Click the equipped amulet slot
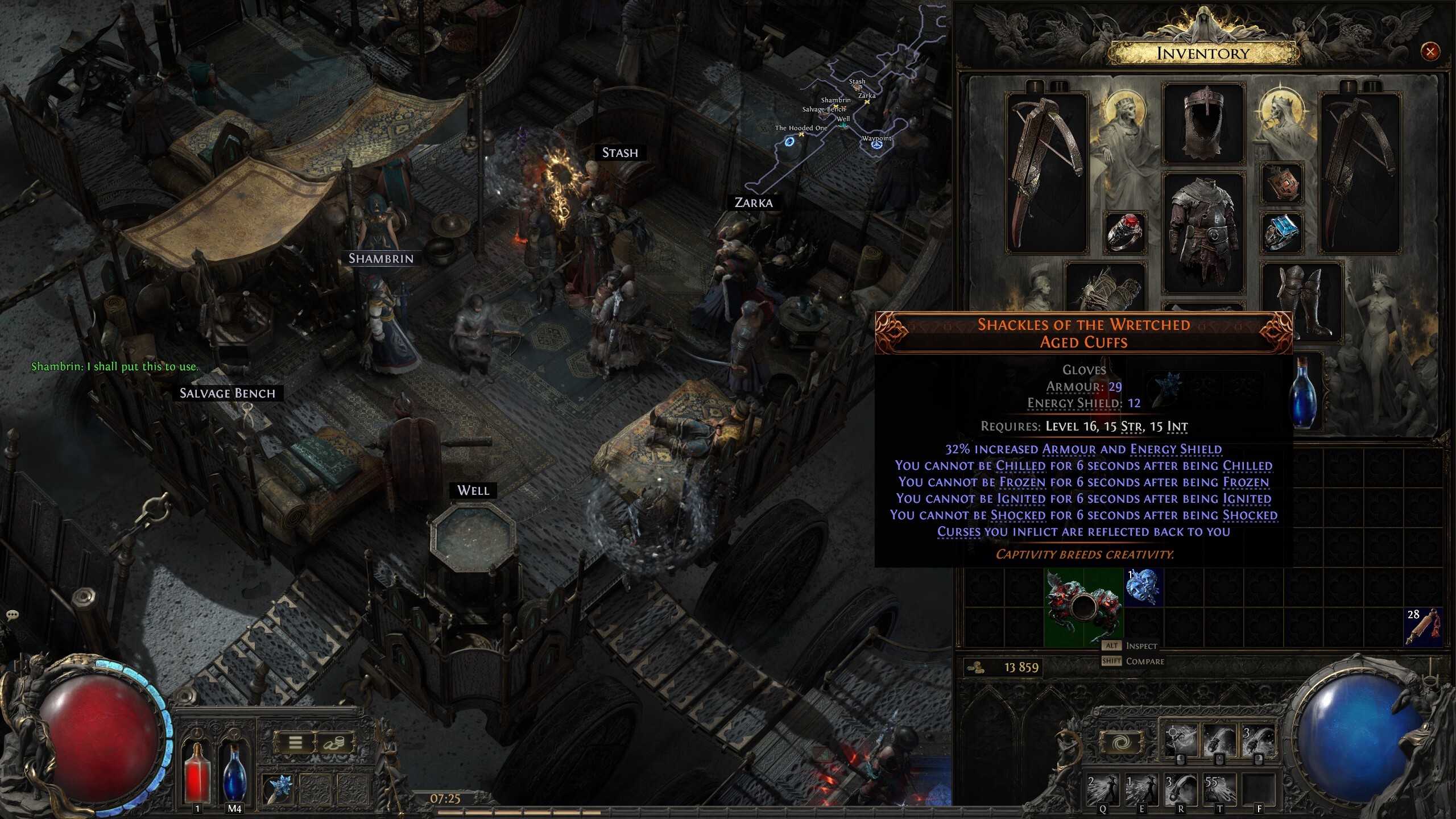Screen dimensions: 1456x819 [1281, 183]
